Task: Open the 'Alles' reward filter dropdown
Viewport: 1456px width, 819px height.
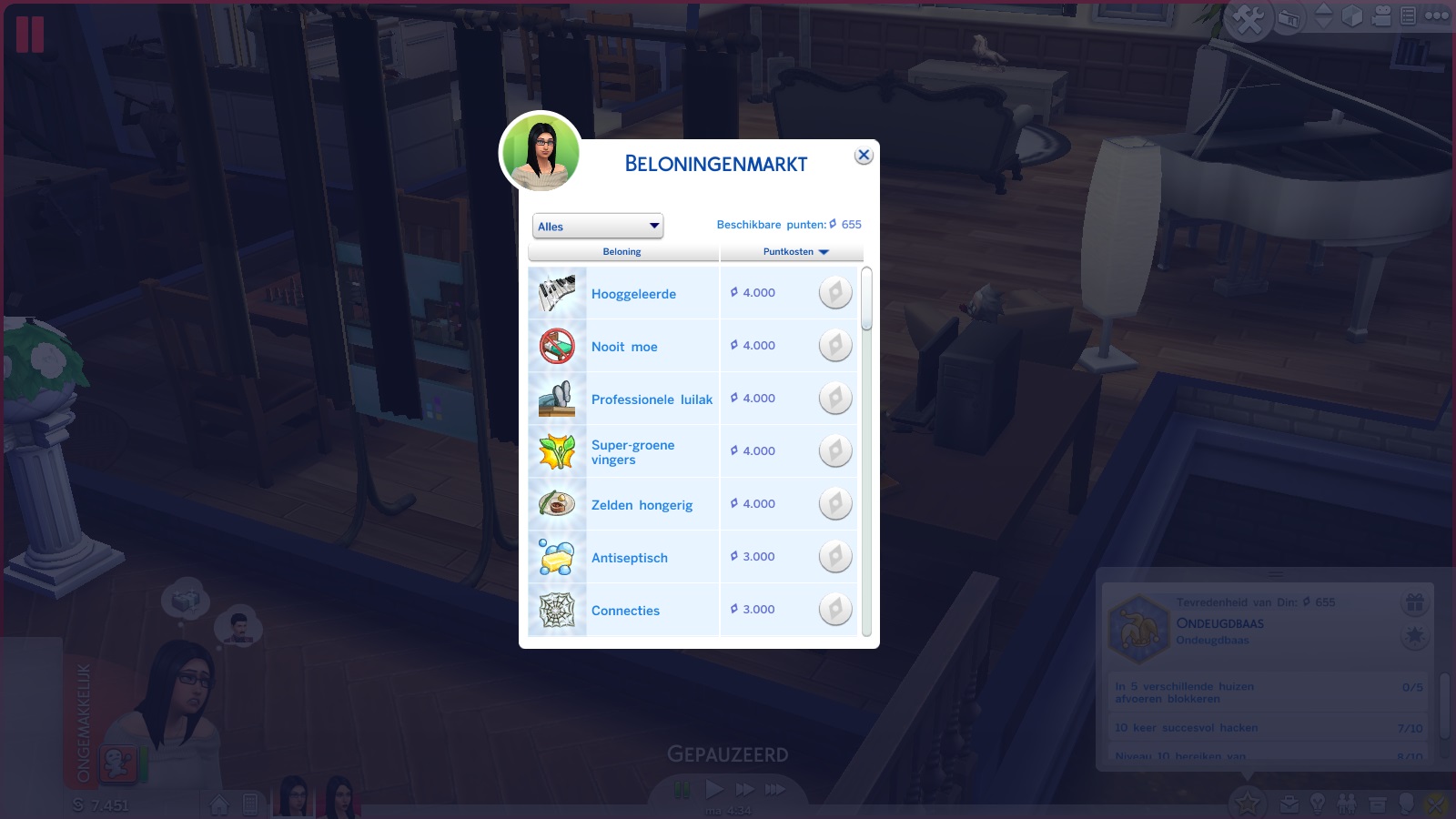Action: [x=598, y=225]
